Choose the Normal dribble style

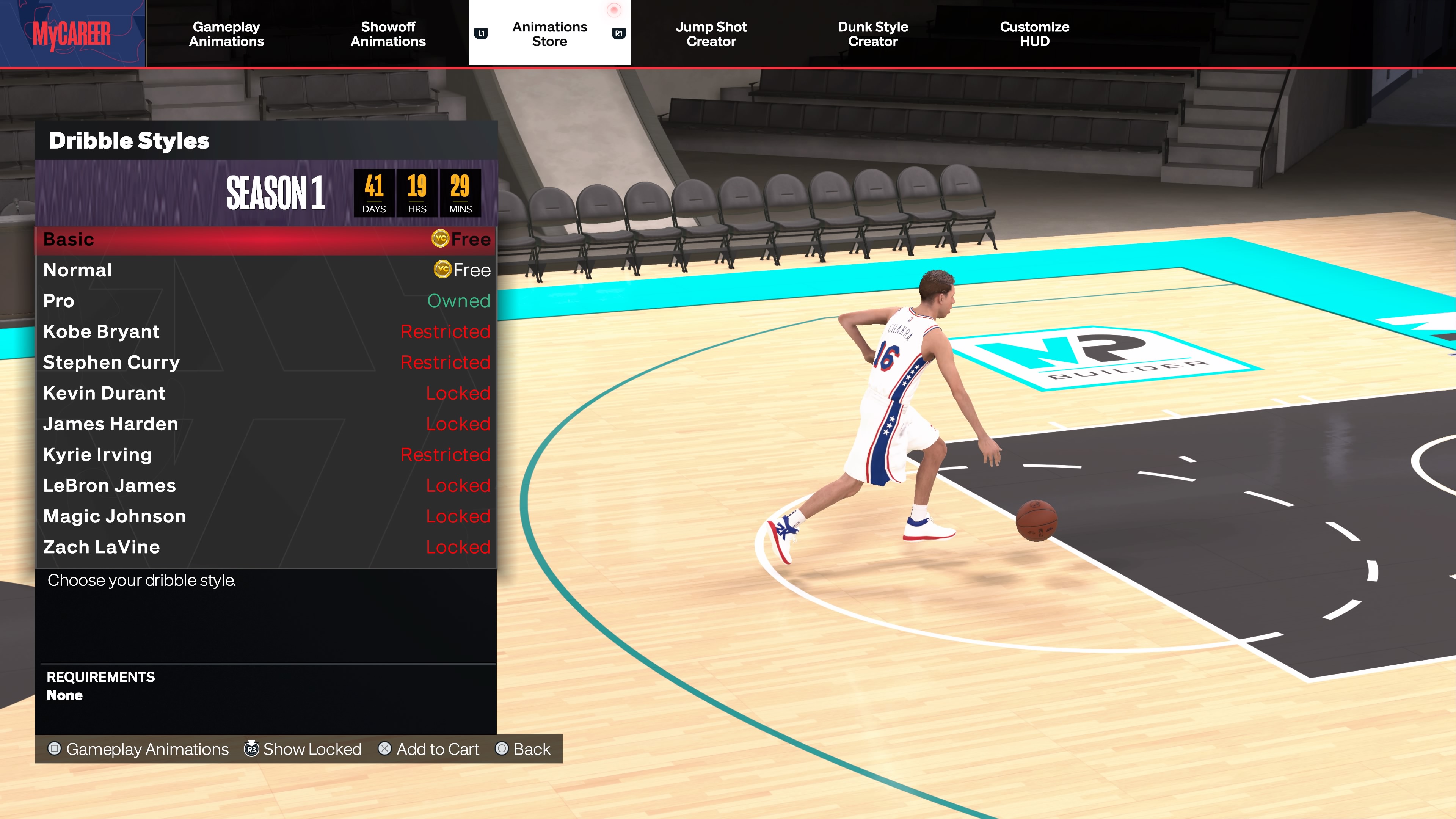point(266,270)
